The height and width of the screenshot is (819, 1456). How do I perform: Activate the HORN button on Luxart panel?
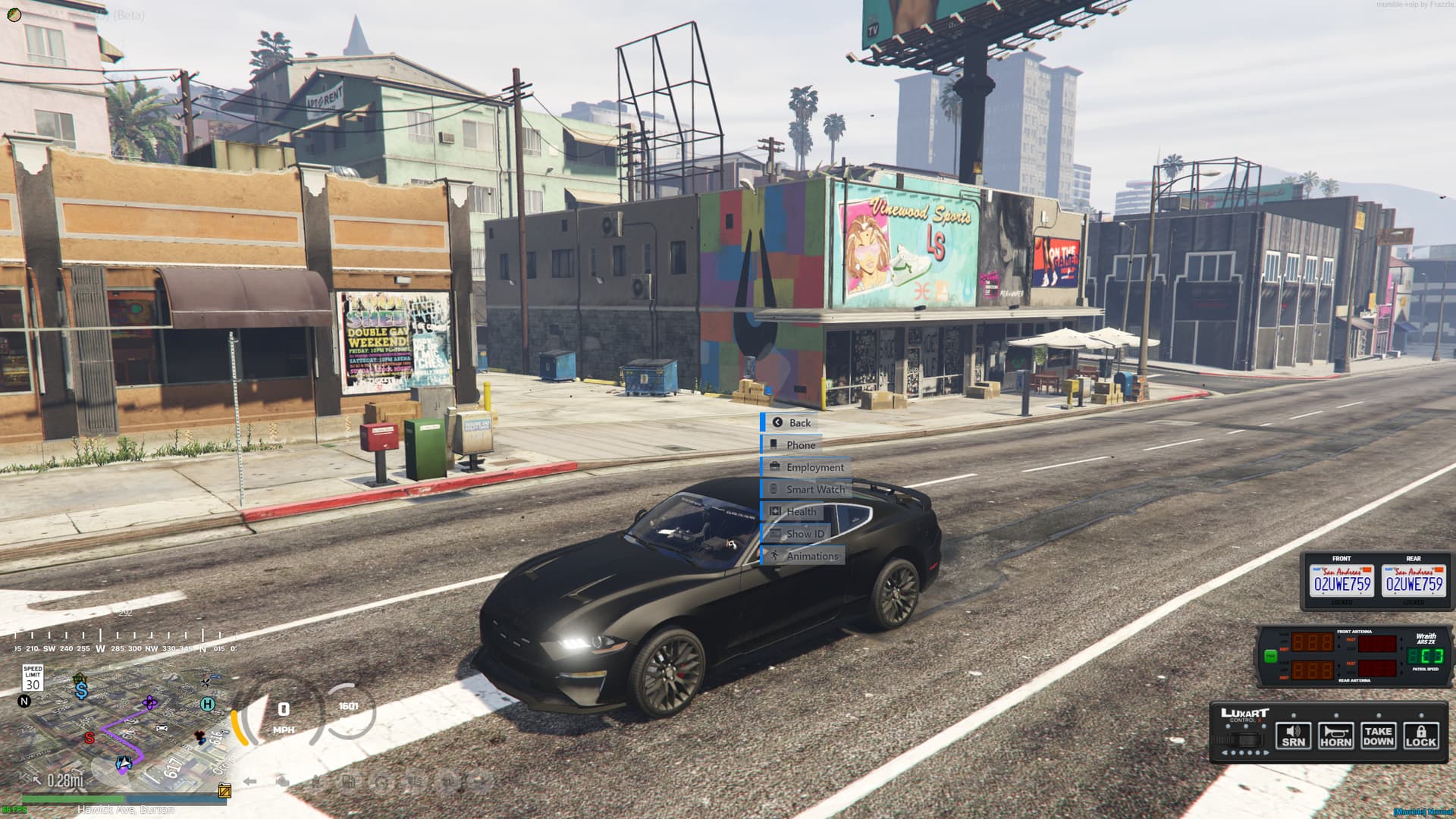(1335, 736)
